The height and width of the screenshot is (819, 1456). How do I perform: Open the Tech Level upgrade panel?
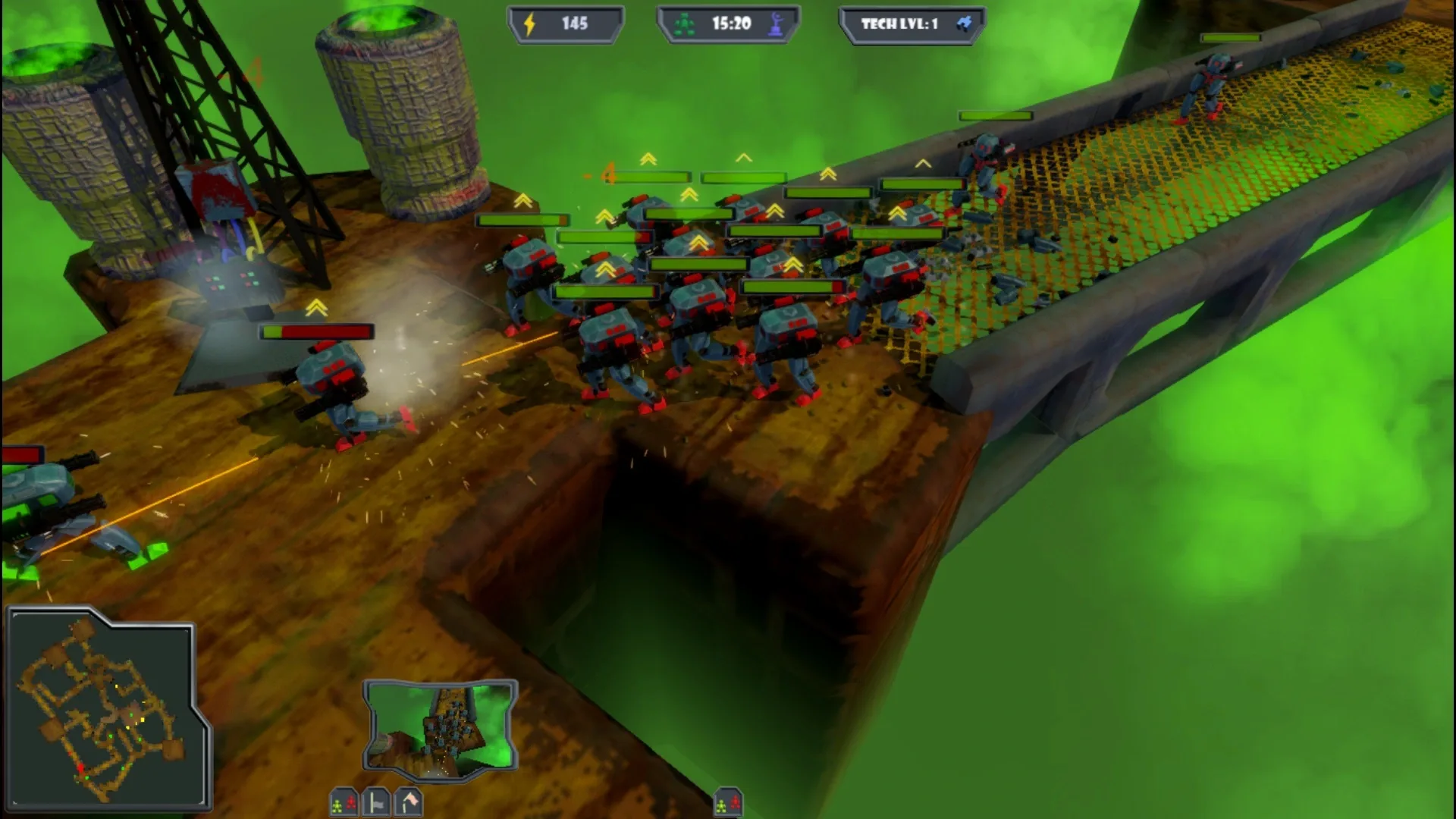[910, 23]
